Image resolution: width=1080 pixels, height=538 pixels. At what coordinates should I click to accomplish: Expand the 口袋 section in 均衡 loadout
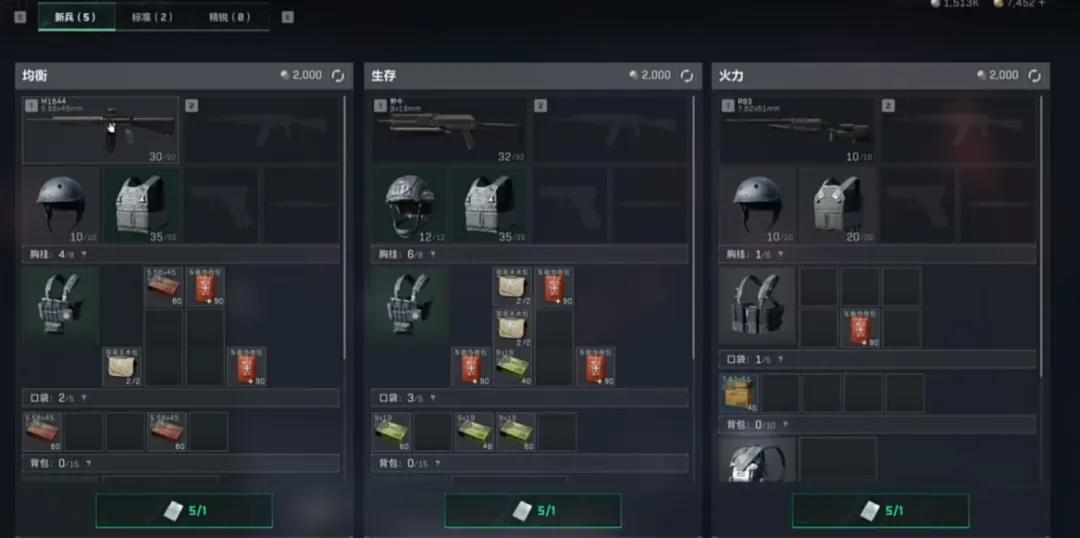(x=83, y=398)
